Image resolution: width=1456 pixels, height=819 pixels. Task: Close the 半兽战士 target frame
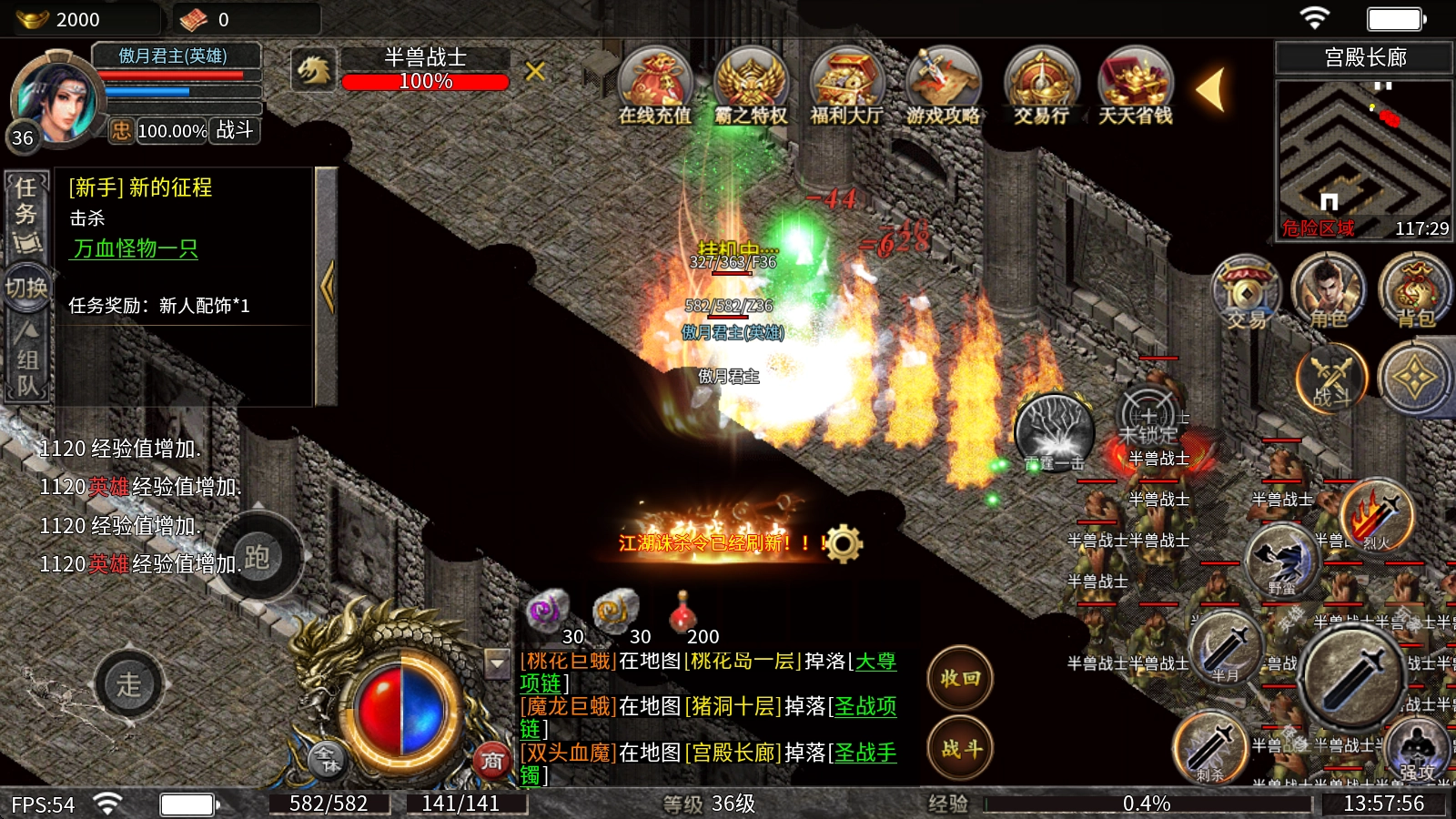[x=535, y=71]
